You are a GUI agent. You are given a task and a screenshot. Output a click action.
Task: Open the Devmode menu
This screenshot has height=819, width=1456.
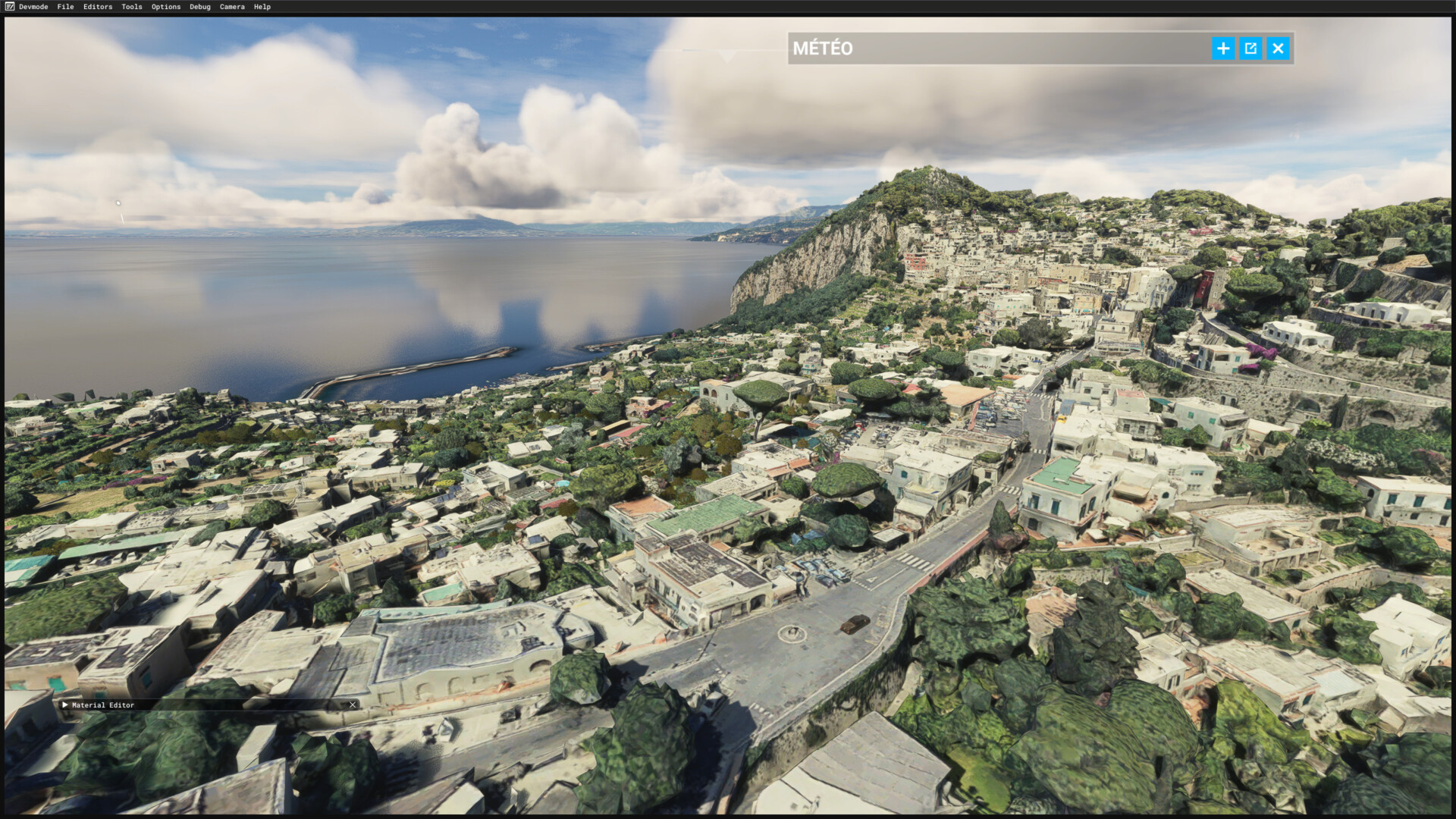tap(33, 7)
